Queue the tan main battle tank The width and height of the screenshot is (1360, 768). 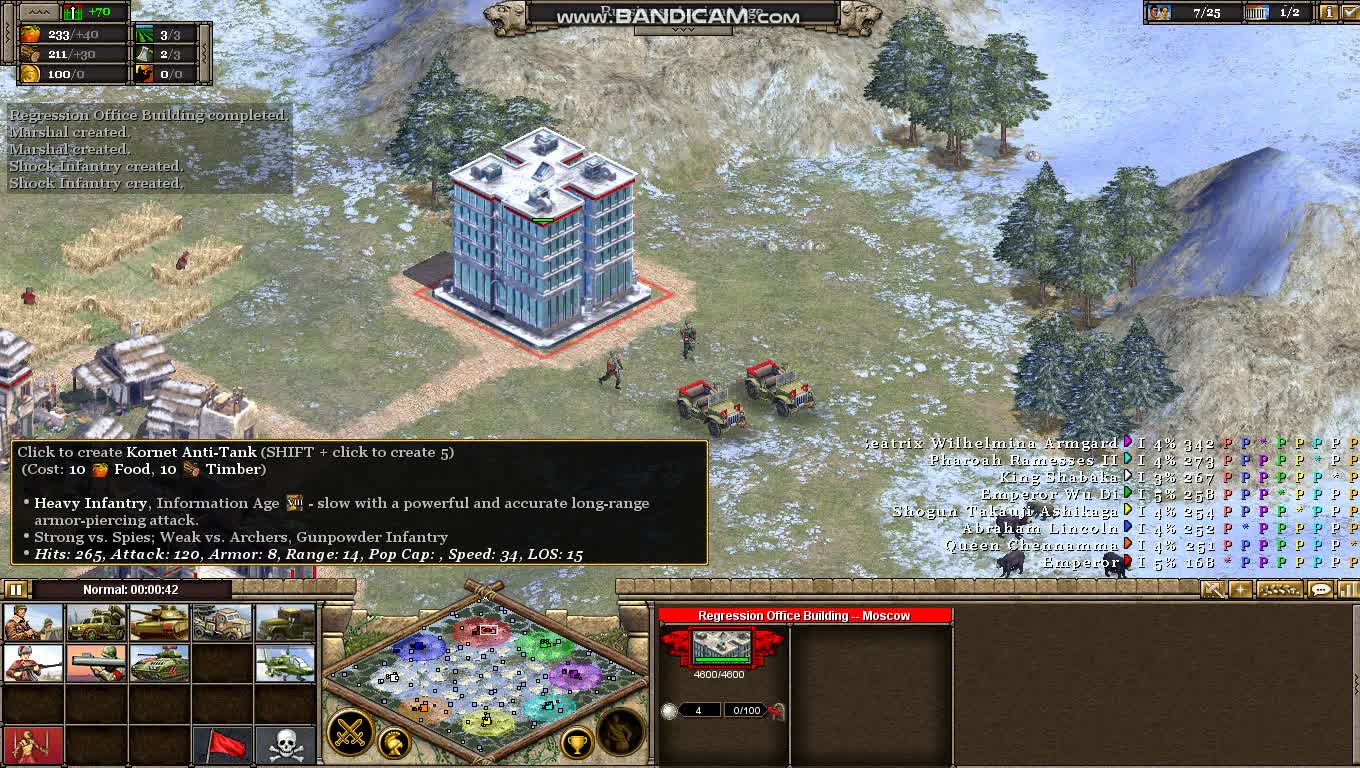coord(159,622)
